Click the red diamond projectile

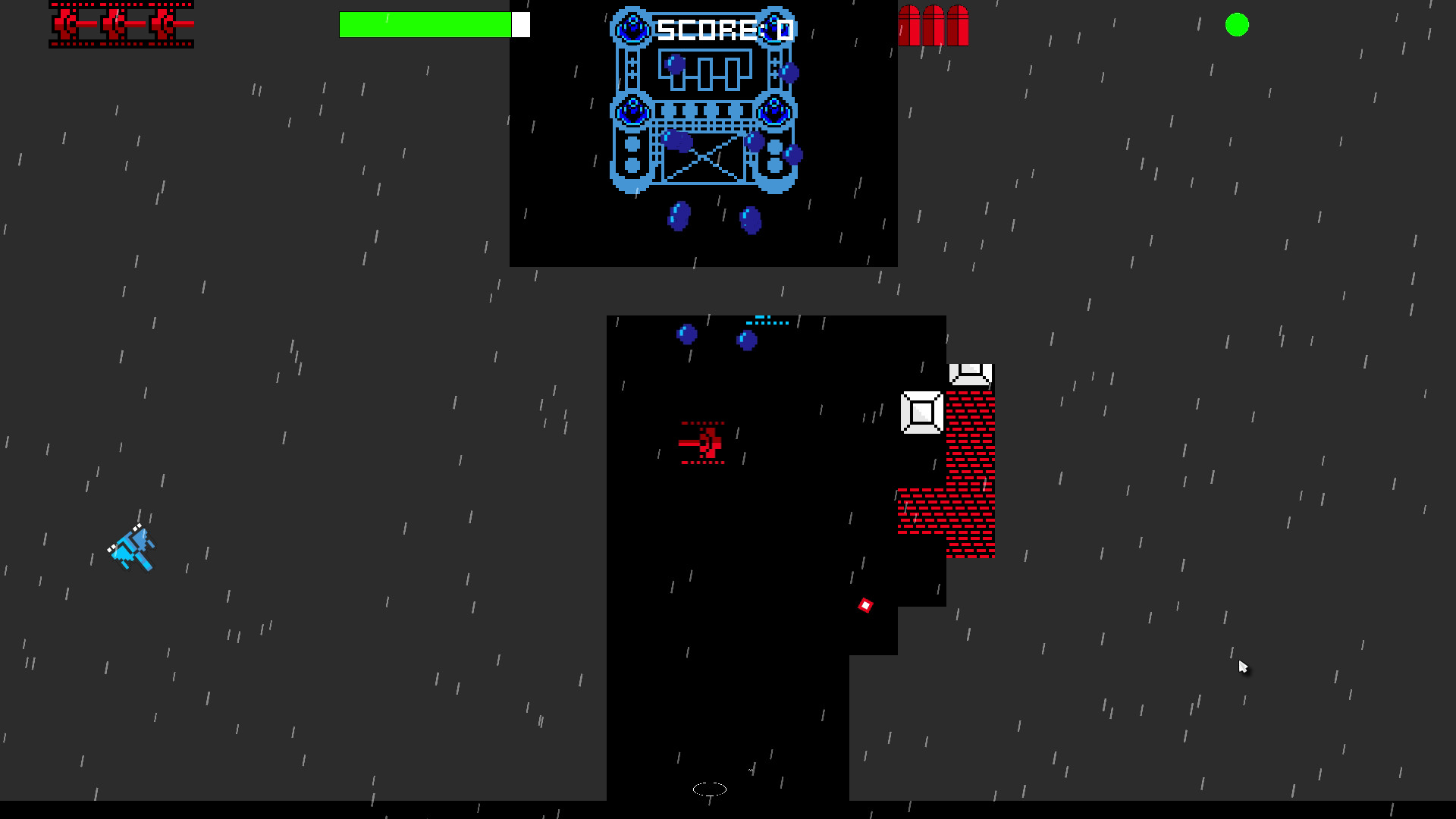tap(865, 605)
